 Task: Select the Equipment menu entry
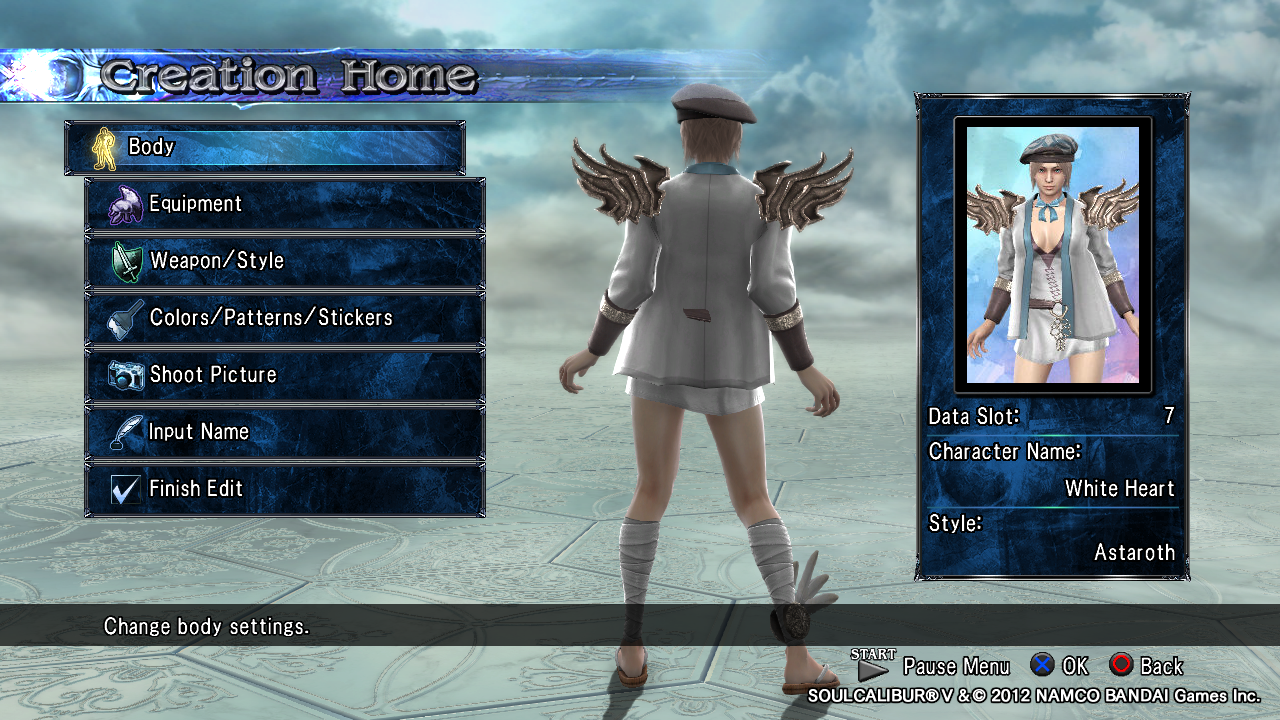click(285, 204)
